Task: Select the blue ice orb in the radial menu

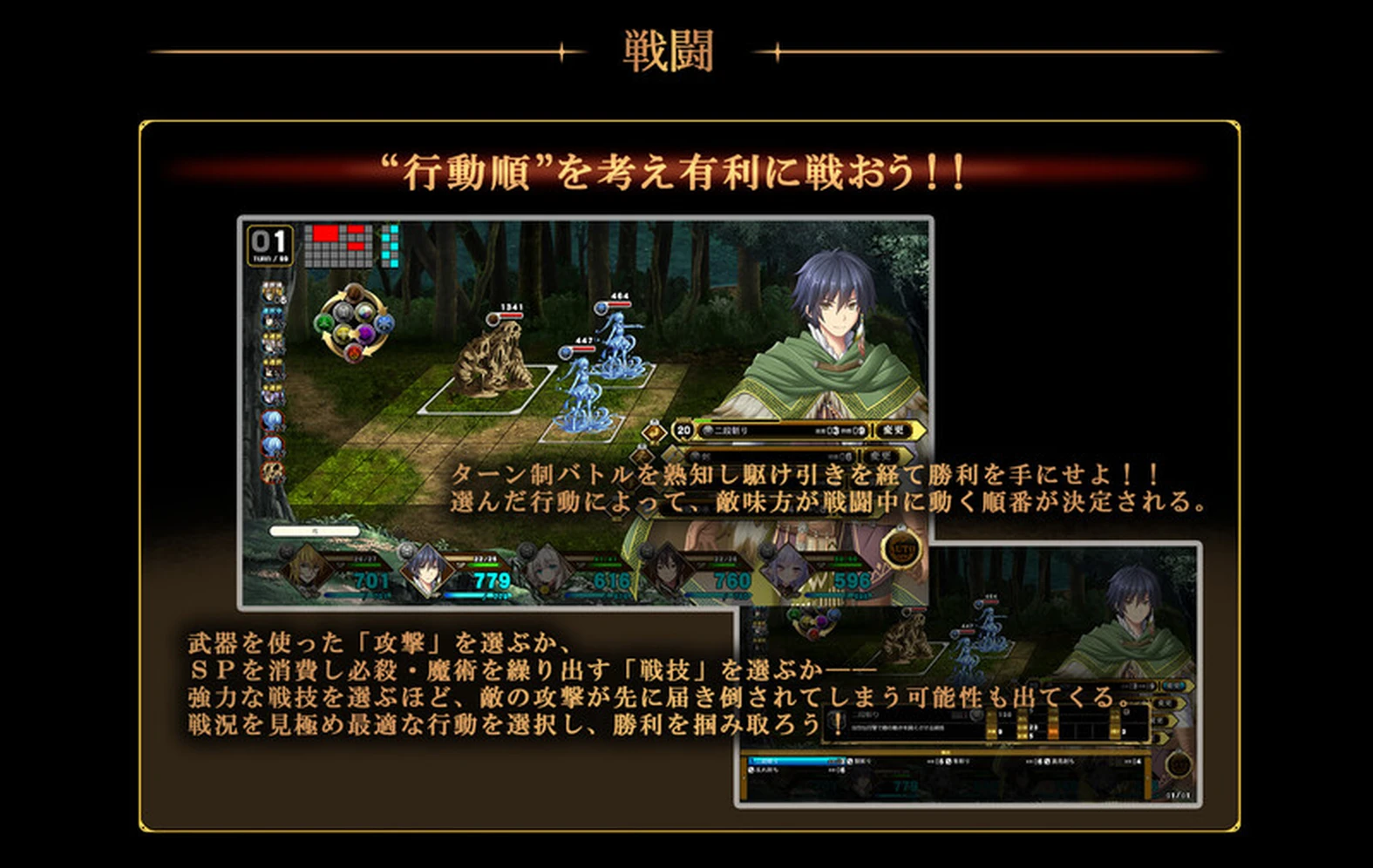Action: pyautogui.click(x=384, y=322)
